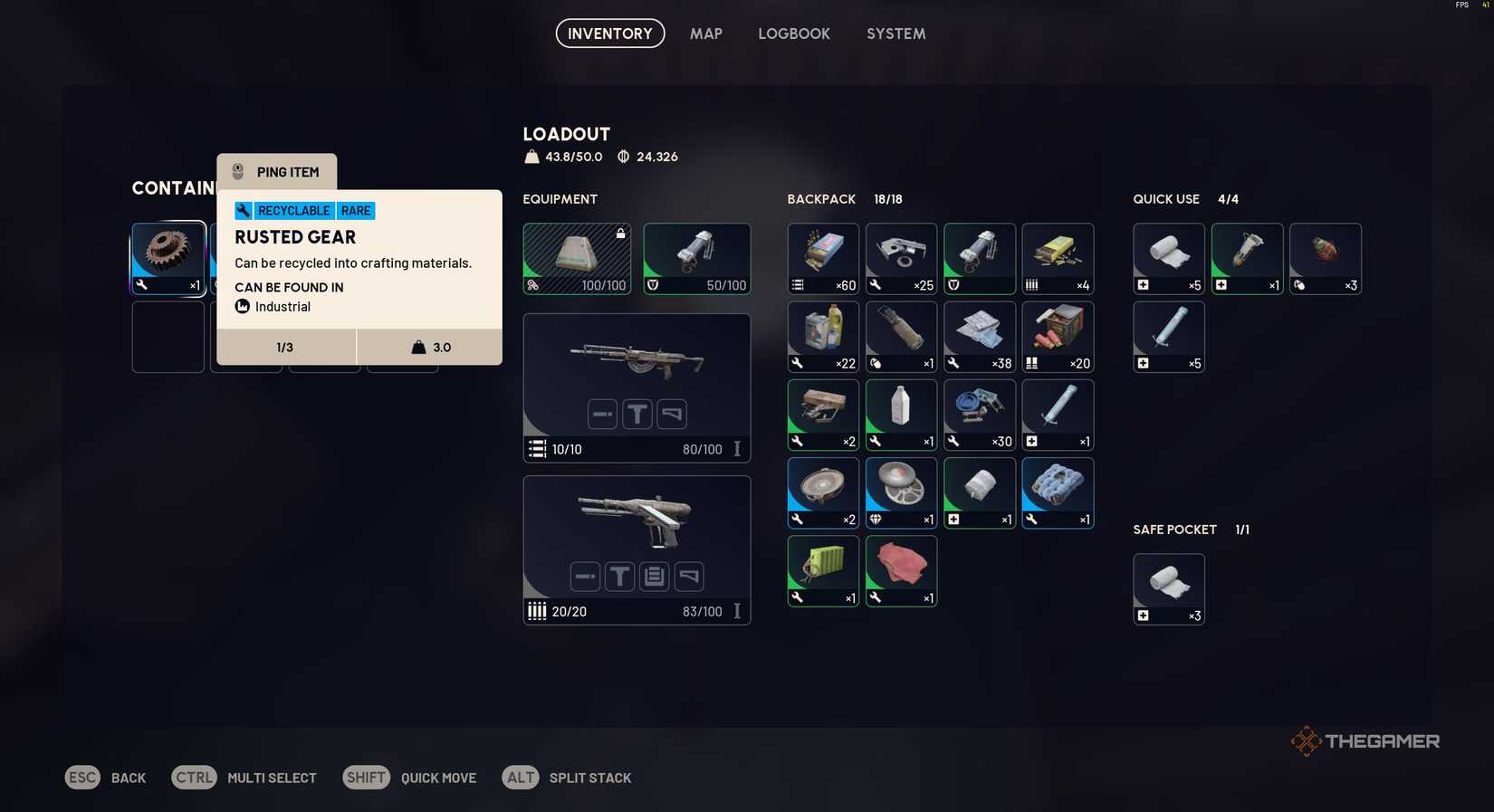
Task: Select the Rusted Gear in the container
Action: (x=168, y=256)
